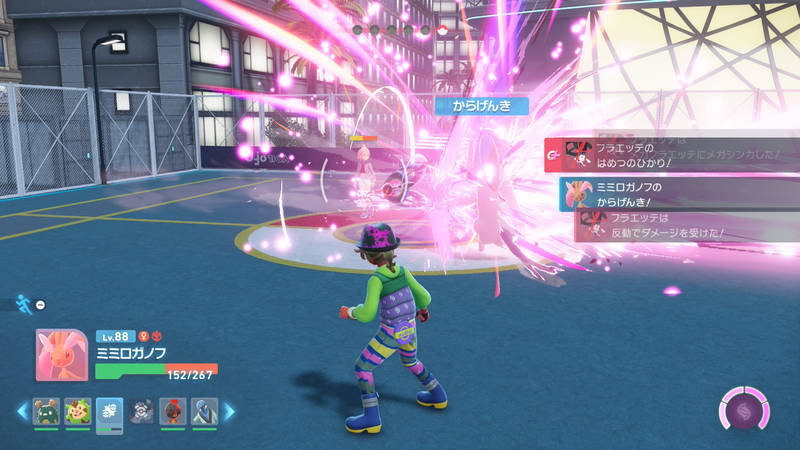Toggle the running figure dash icon

click(24, 303)
